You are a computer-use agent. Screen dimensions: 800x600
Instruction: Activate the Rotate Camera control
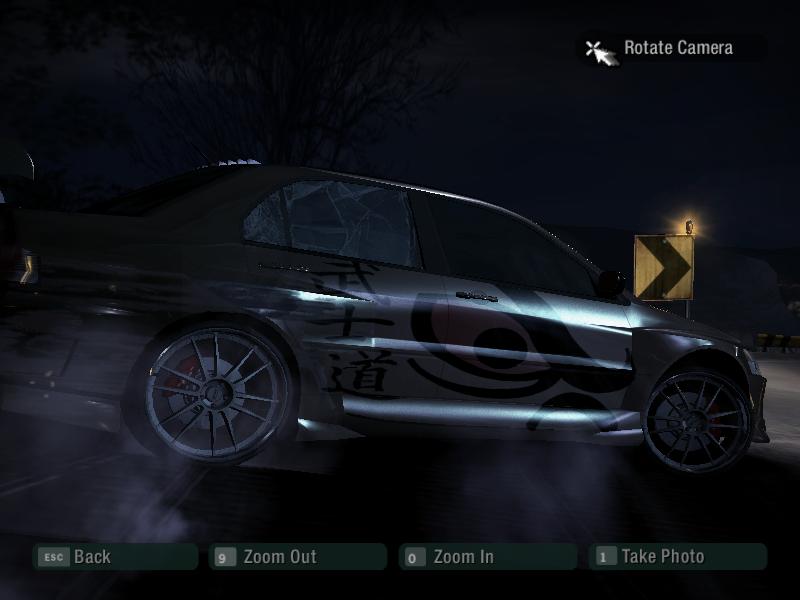[676, 48]
